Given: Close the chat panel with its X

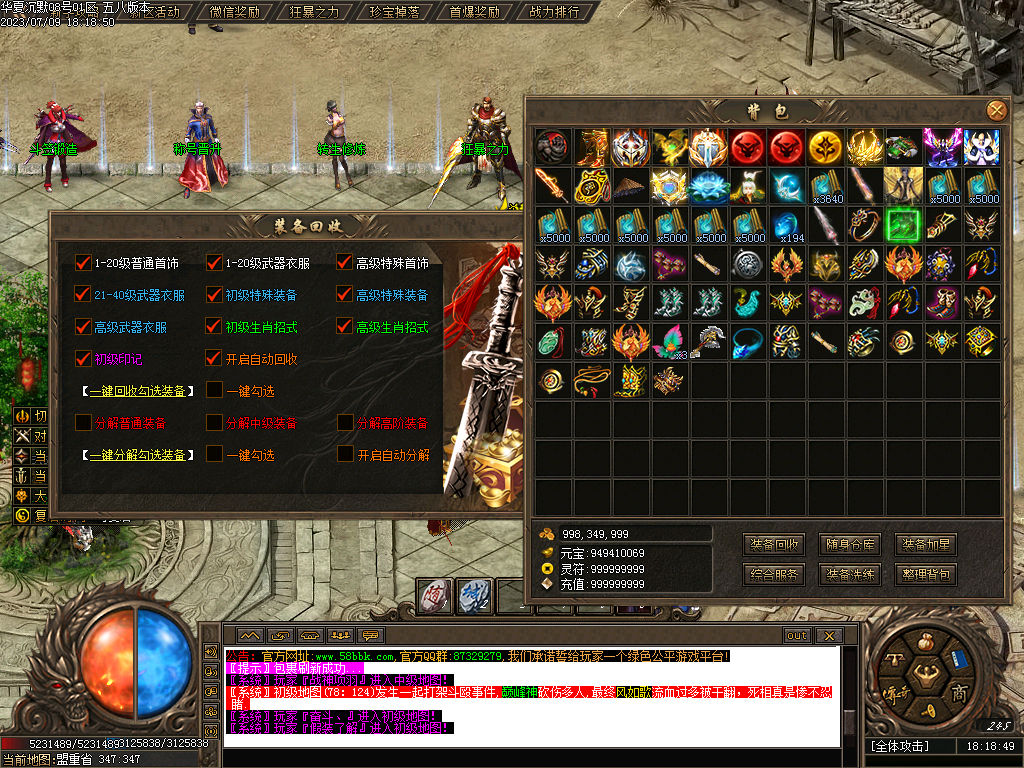Looking at the screenshot, I should click(828, 635).
